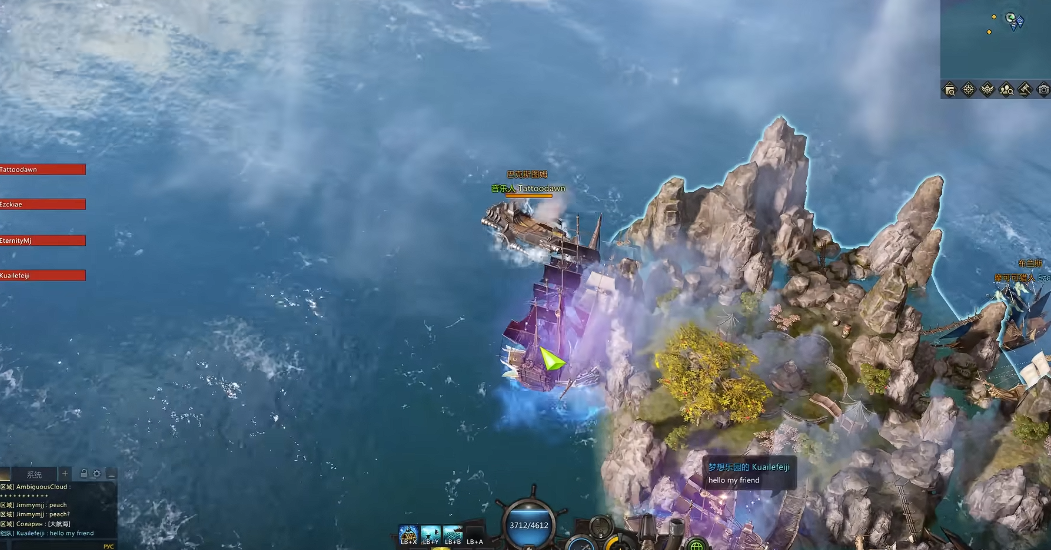The height and width of the screenshot is (550, 1051).
Task: Click the green globe icon on the hotbar
Action: tap(697, 545)
